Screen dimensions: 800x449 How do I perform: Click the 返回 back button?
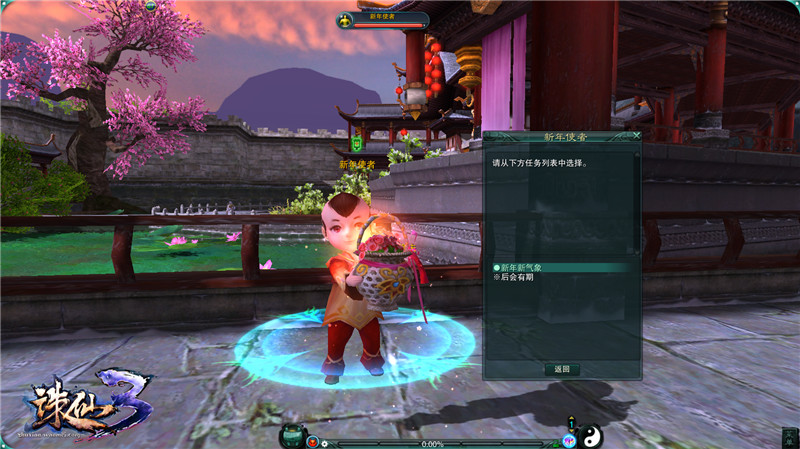[562, 369]
